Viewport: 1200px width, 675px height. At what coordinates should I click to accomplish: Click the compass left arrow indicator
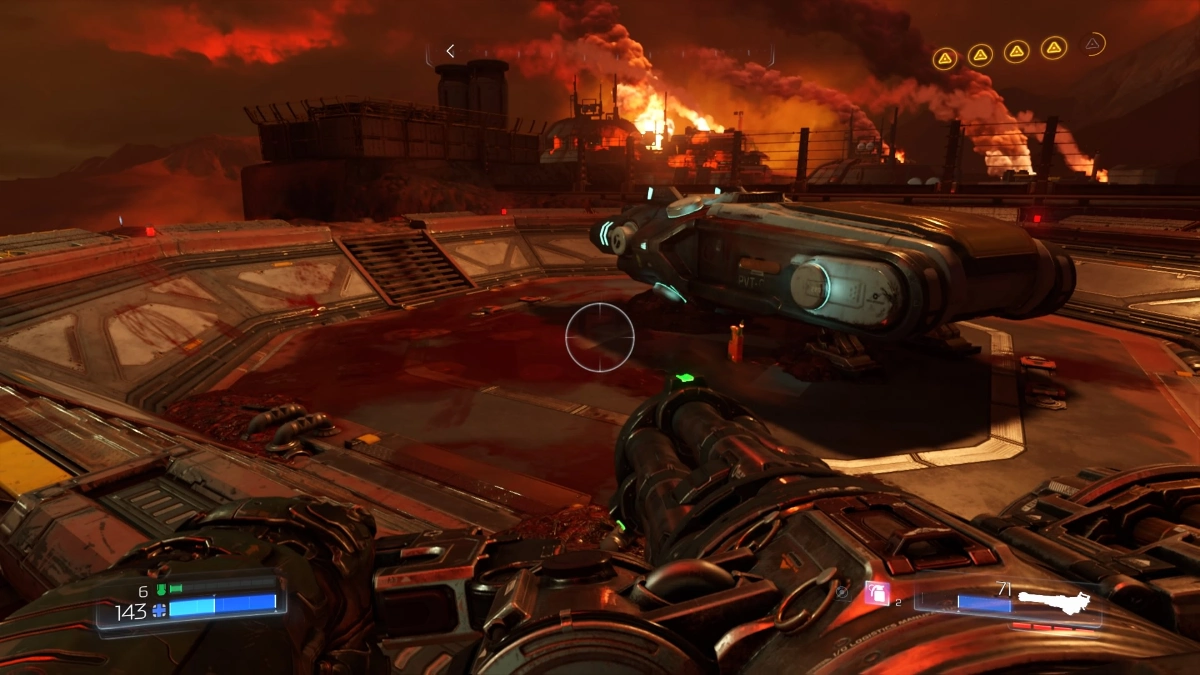click(451, 51)
